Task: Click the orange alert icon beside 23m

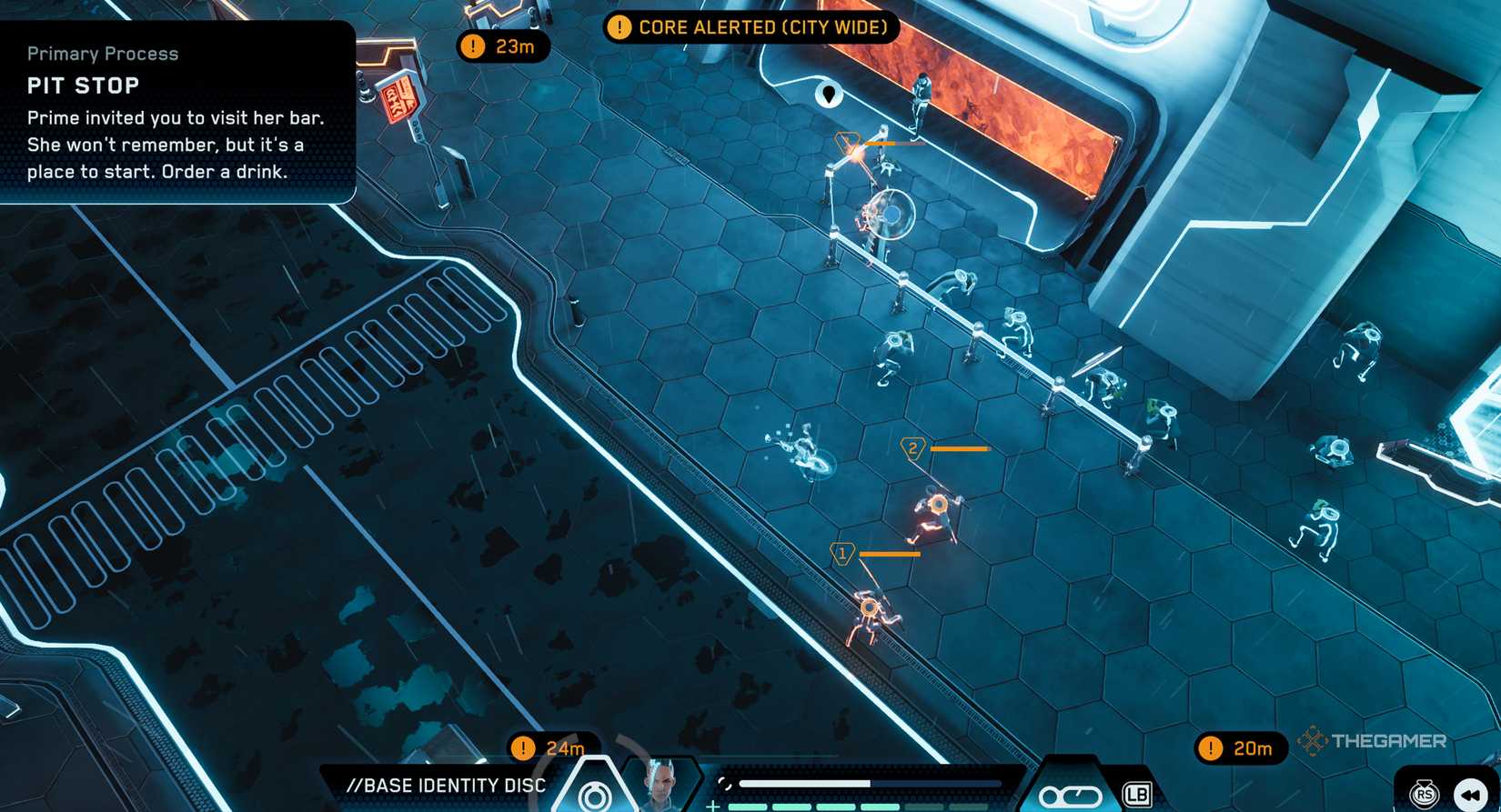Action: (472, 45)
